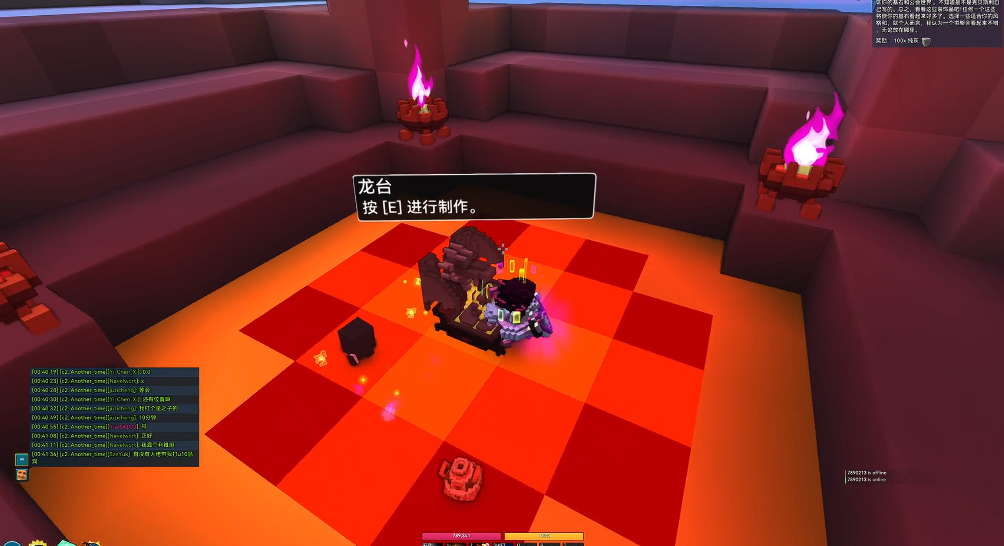The height and width of the screenshot is (546, 1004).
Task: Click the stone block quest reward icon
Action: 926,41
